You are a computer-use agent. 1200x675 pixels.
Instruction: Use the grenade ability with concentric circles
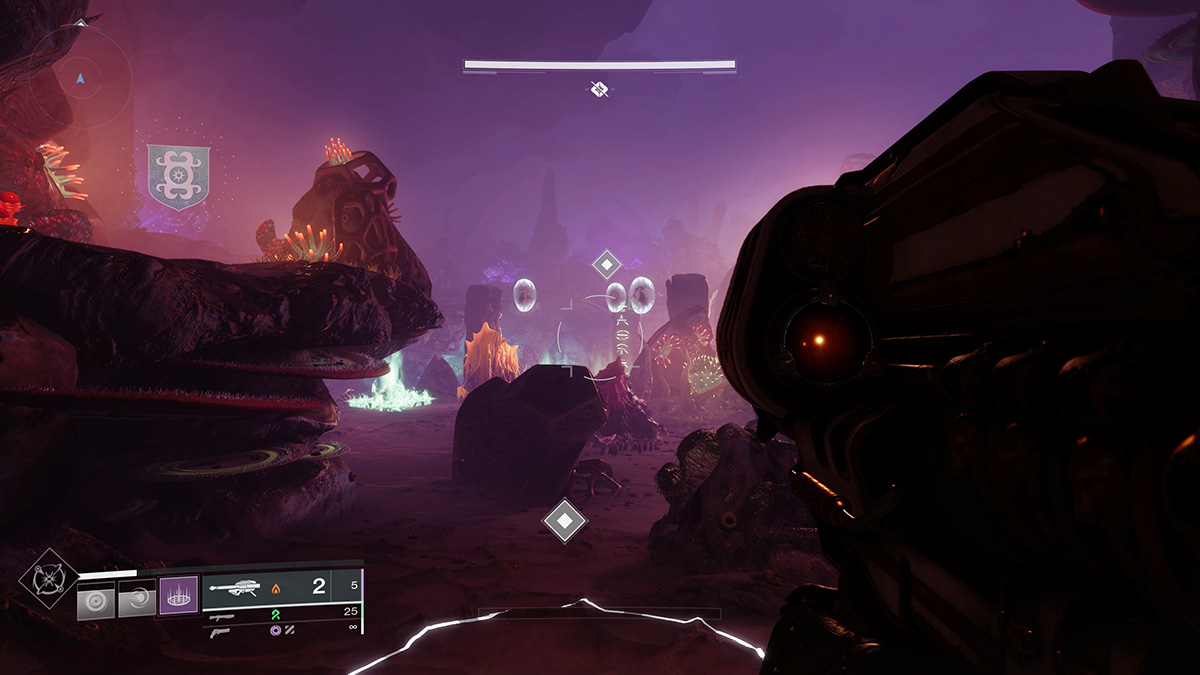(x=96, y=601)
